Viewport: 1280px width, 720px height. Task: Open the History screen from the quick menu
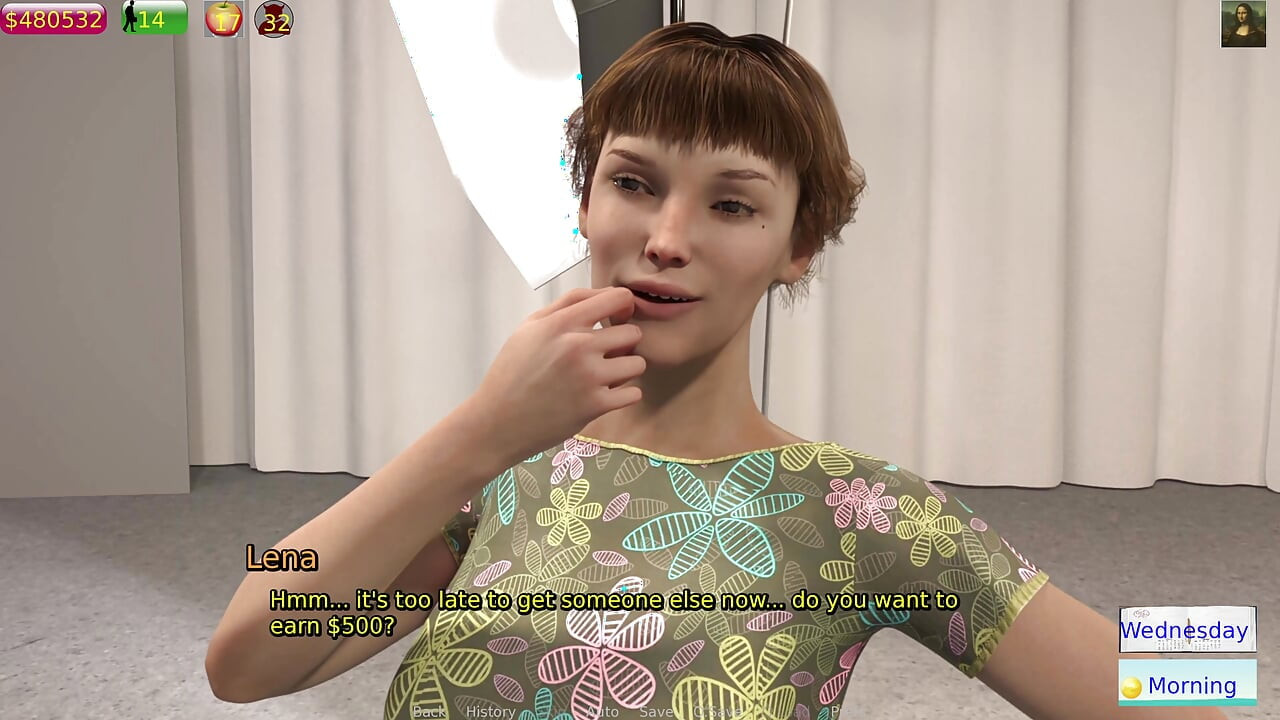pyautogui.click(x=491, y=711)
